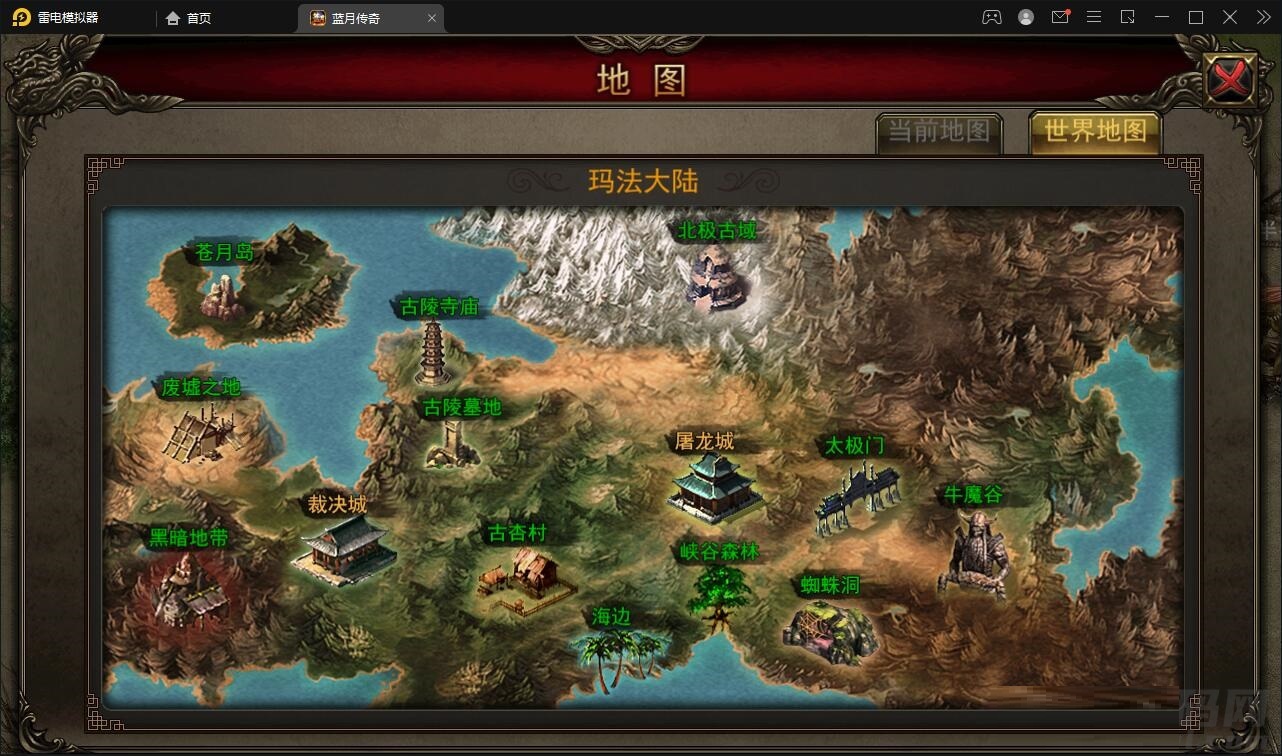This screenshot has width=1282, height=756.
Task: Click the screenshot/share icon next to the menu
Action: (x=1128, y=17)
